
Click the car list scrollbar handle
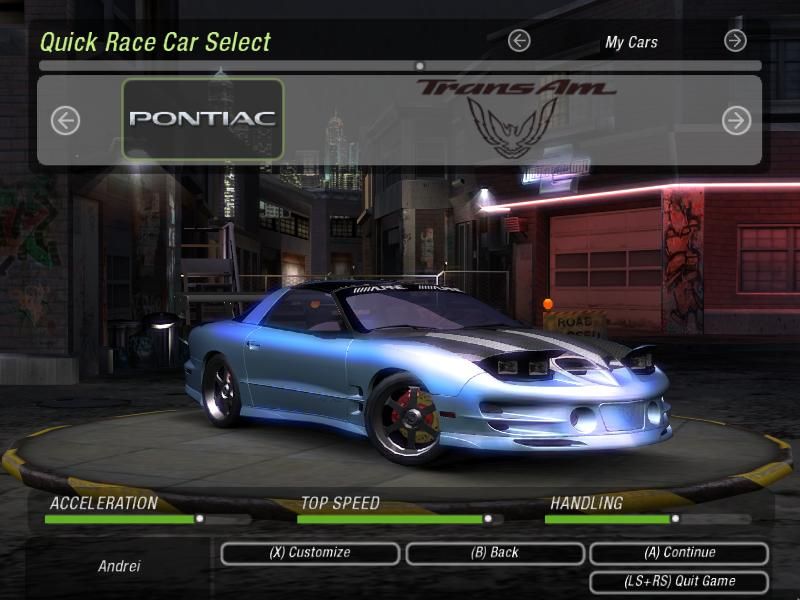[420, 66]
